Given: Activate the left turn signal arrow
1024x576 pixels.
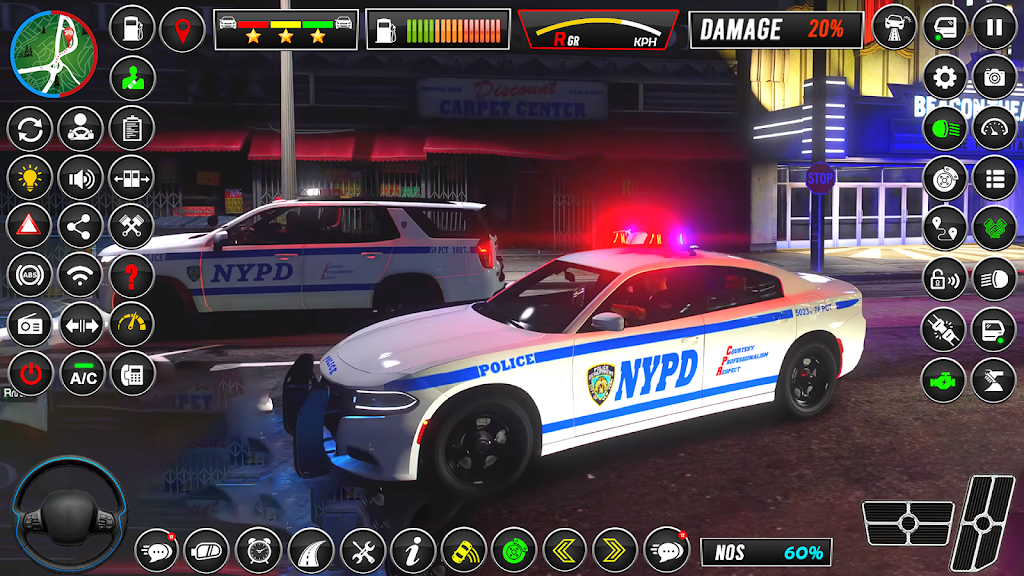Looking at the screenshot, I should pos(565,549).
